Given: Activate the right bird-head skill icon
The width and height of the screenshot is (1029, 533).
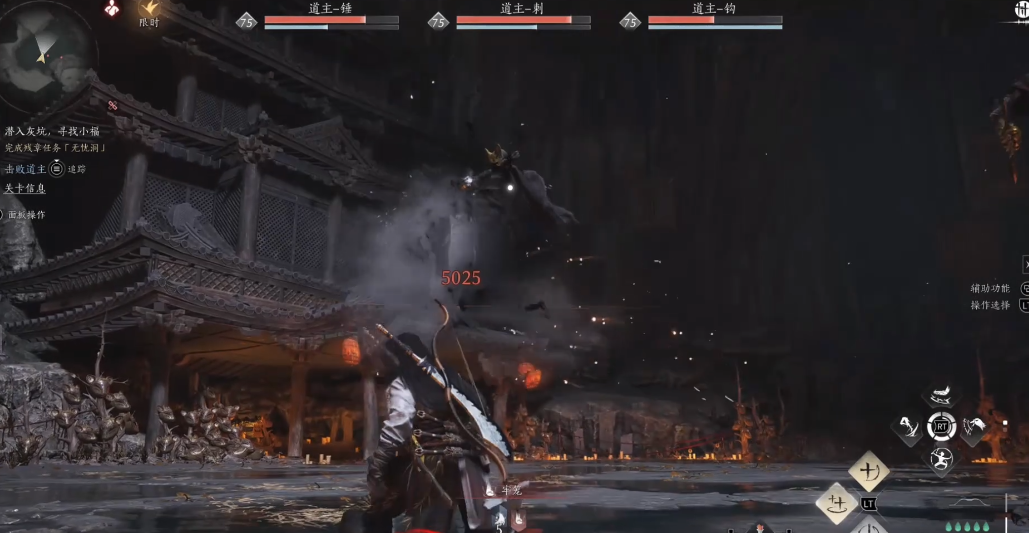Looking at the screenshot, I should coord(973,429).
